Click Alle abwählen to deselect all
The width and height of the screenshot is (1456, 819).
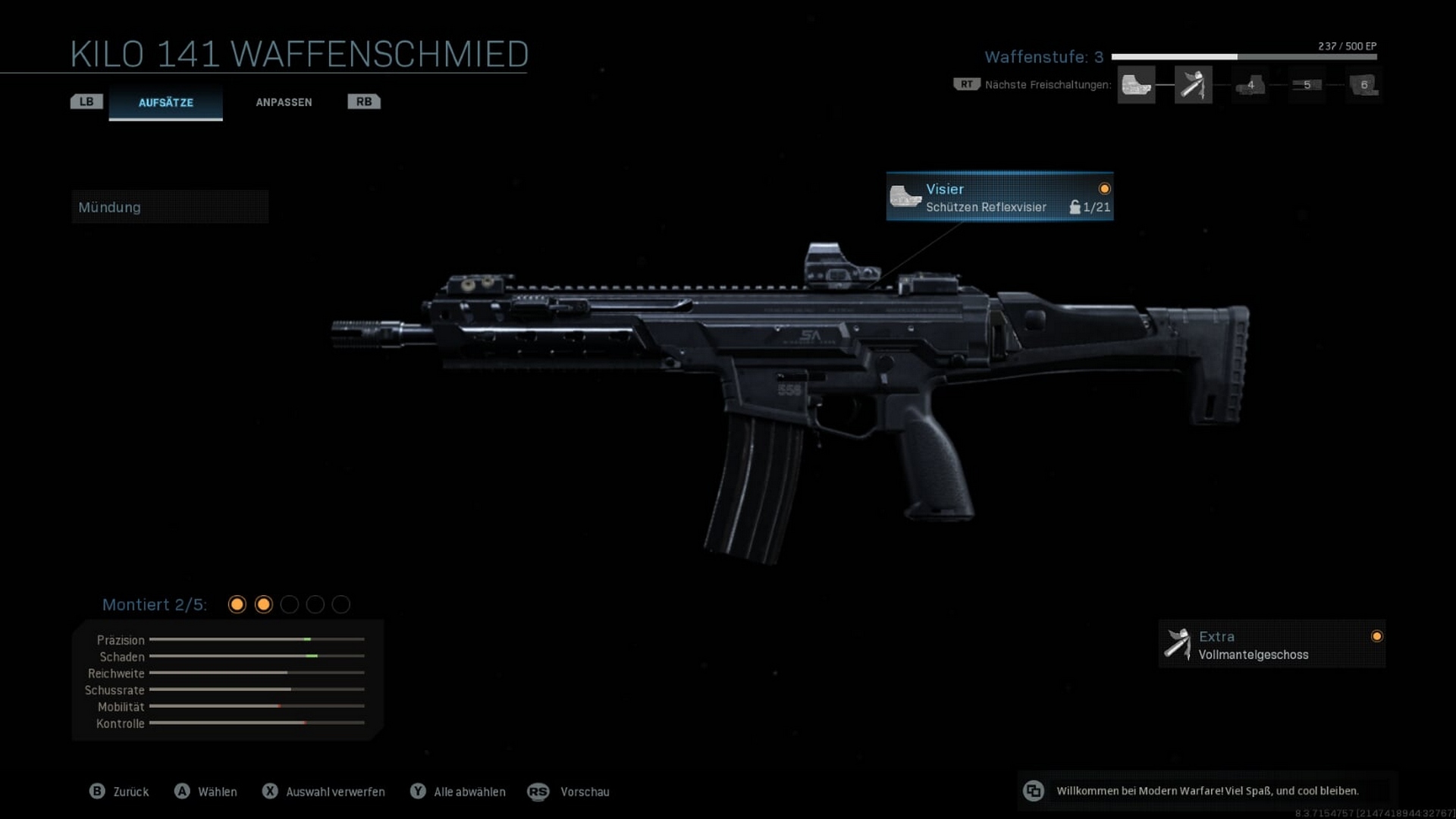pyautogui.click(x=458, y=792)
